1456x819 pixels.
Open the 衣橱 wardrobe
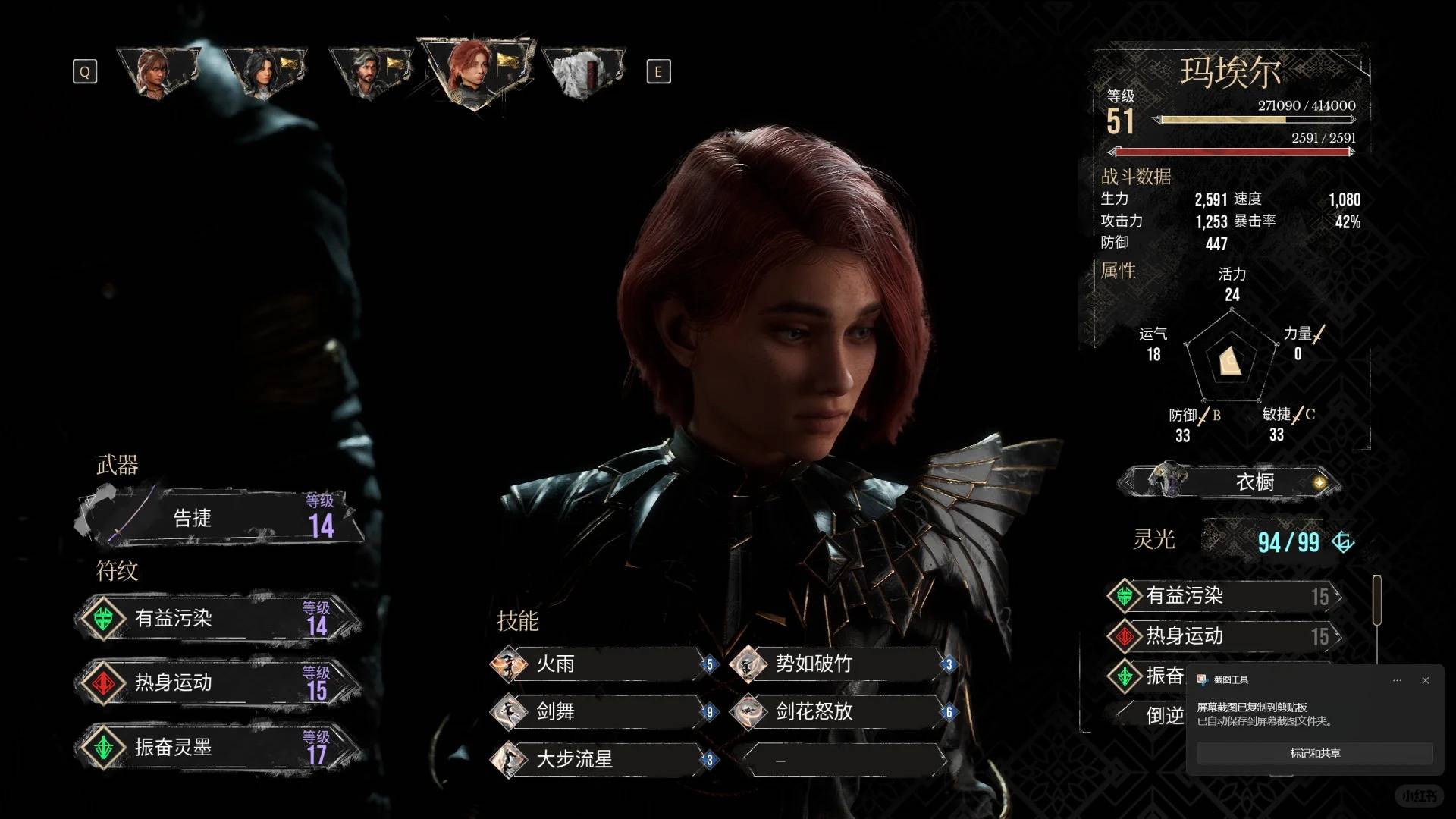coord(1228,482)
